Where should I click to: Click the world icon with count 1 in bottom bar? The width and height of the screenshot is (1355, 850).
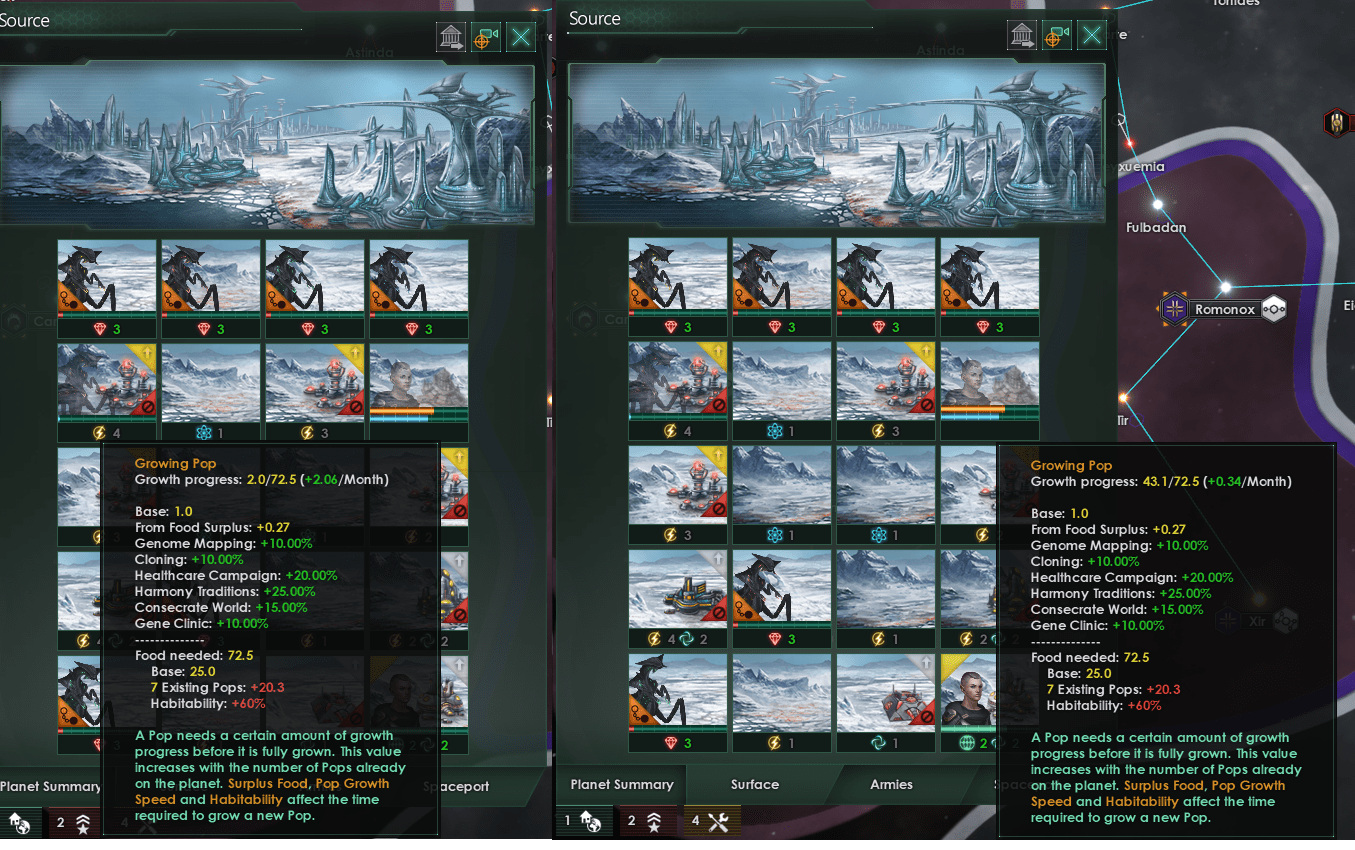584,822
